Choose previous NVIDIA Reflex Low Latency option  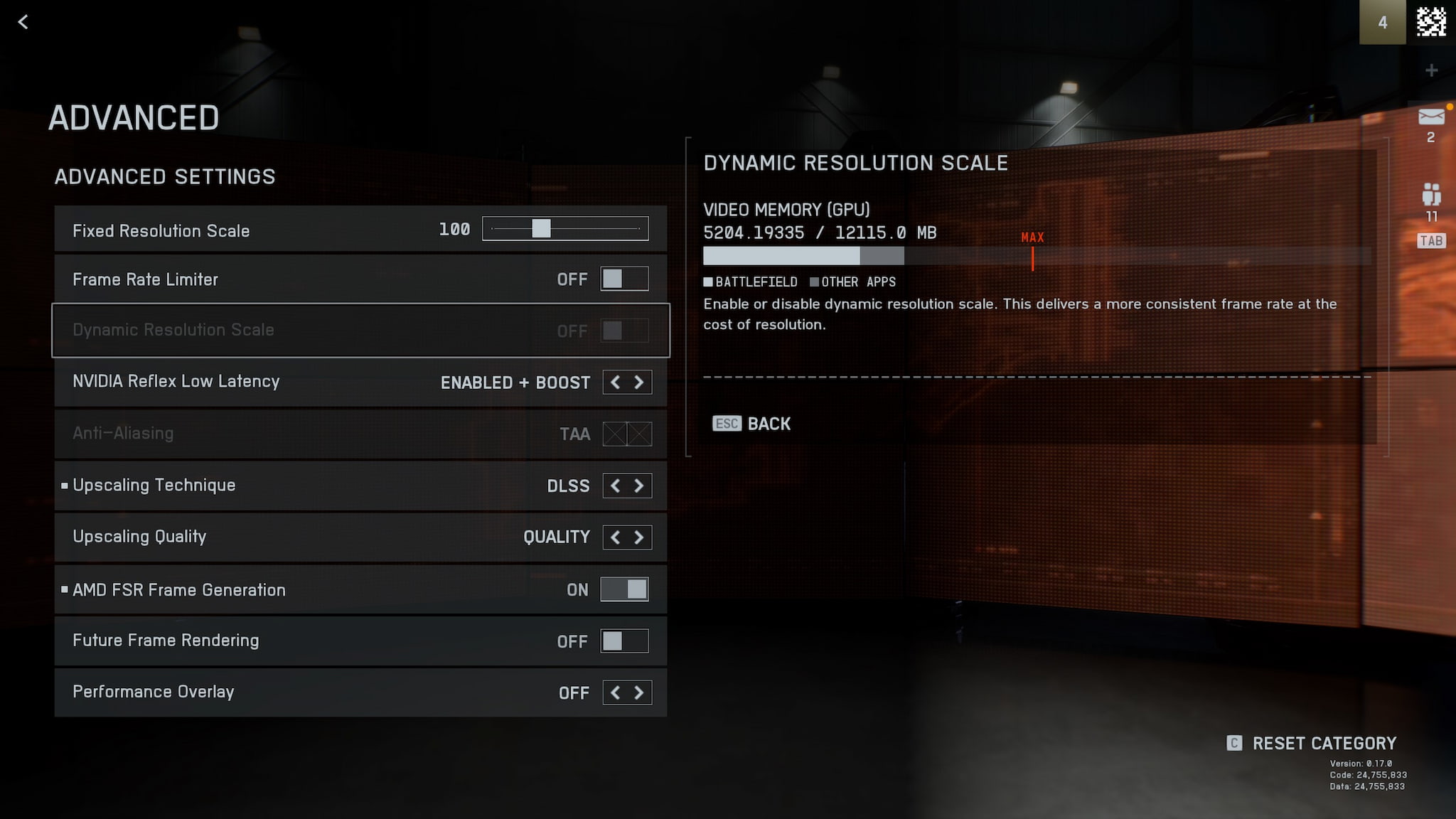(x=615, y=382)
